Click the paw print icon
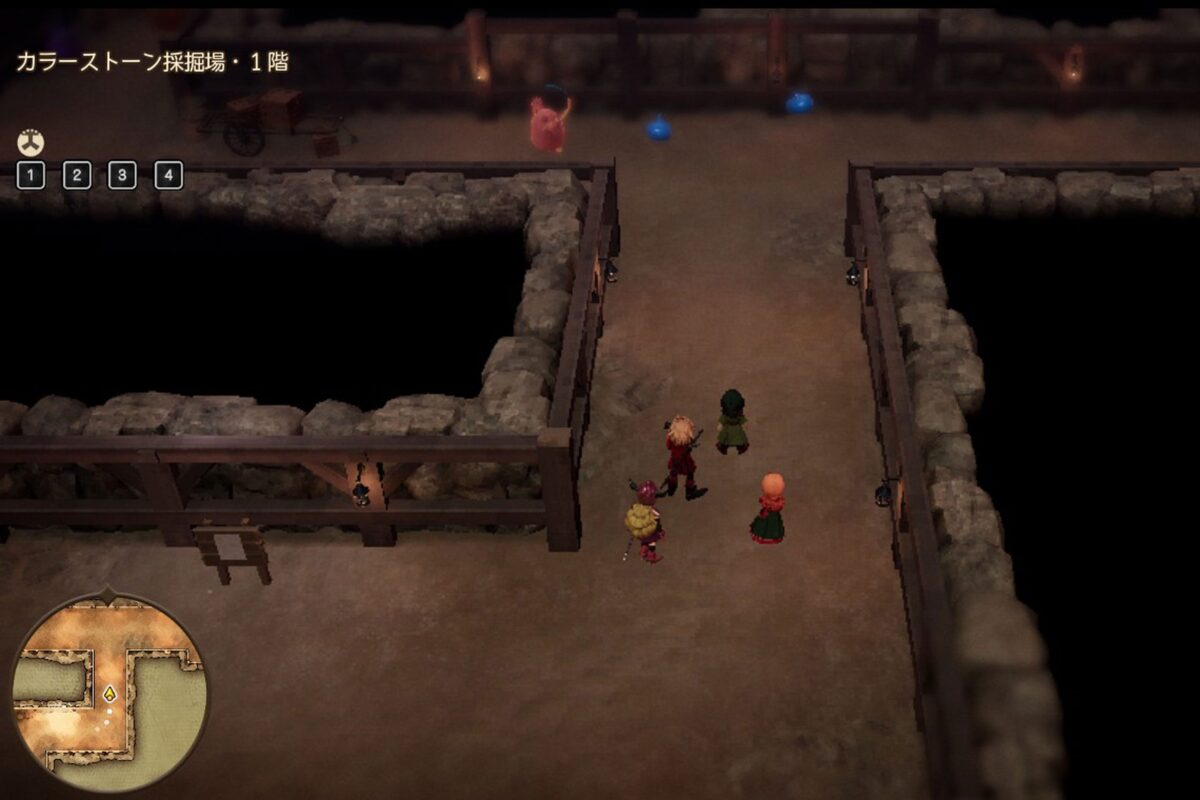The width and height of the screenshot is (1200, 800). pos(31,143)
